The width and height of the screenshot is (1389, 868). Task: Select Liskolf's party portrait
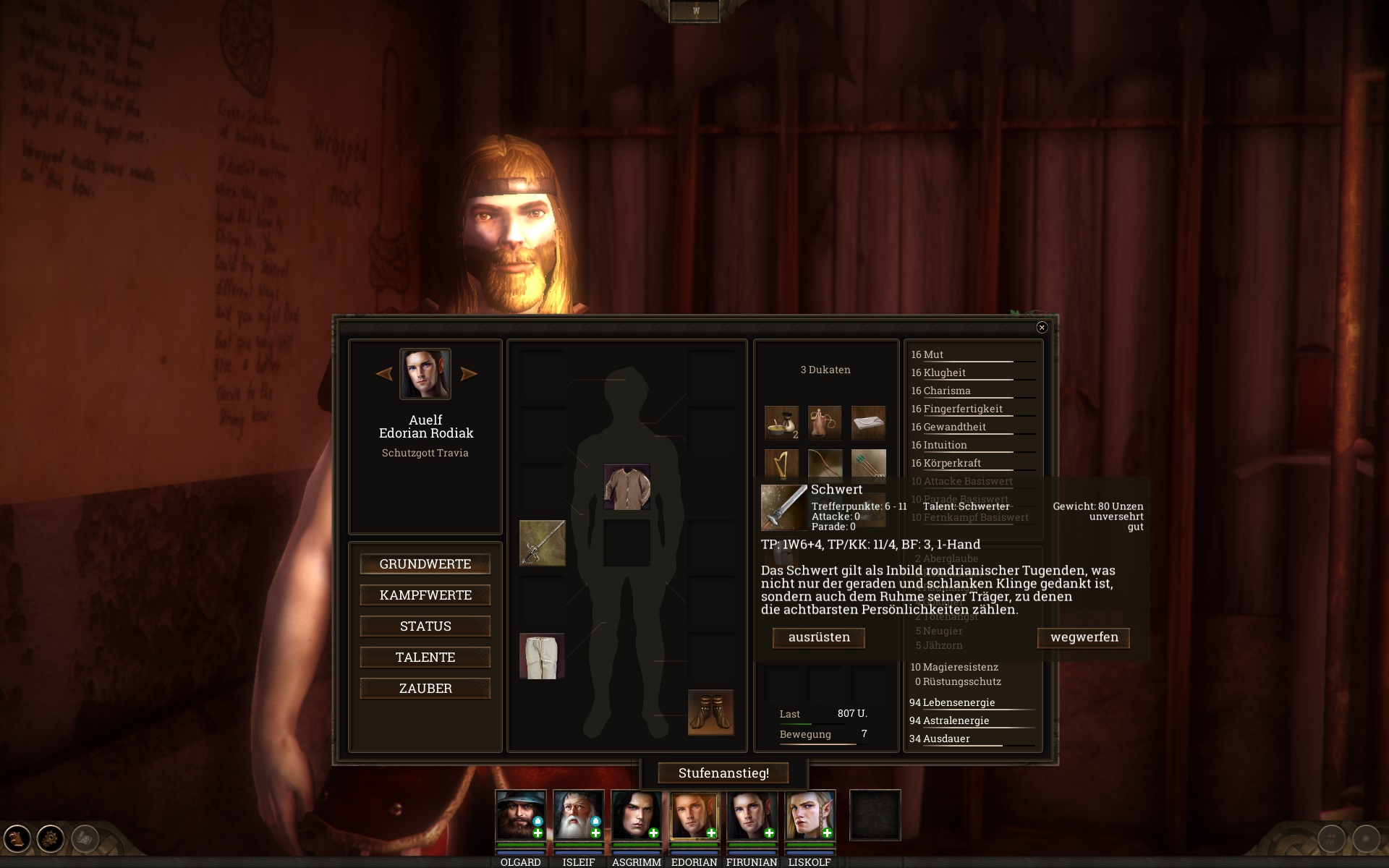click(810, 815)
